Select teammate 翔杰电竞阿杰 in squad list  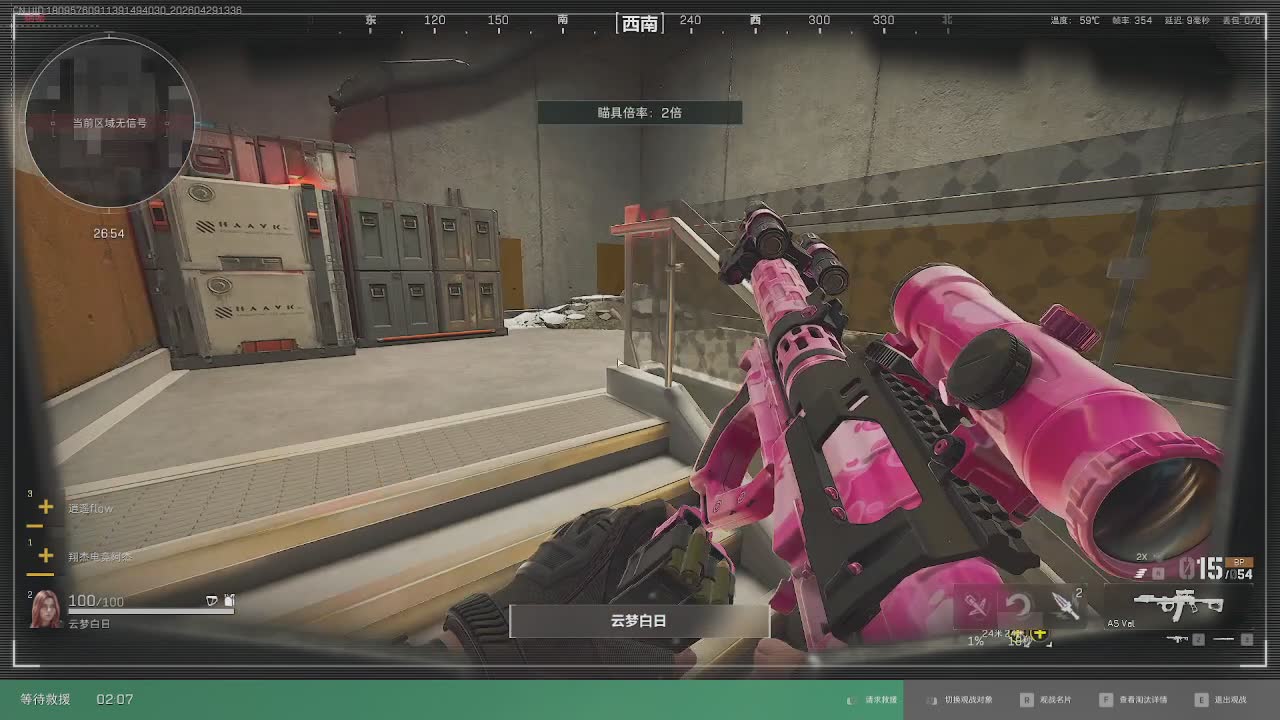click(99, 557)
